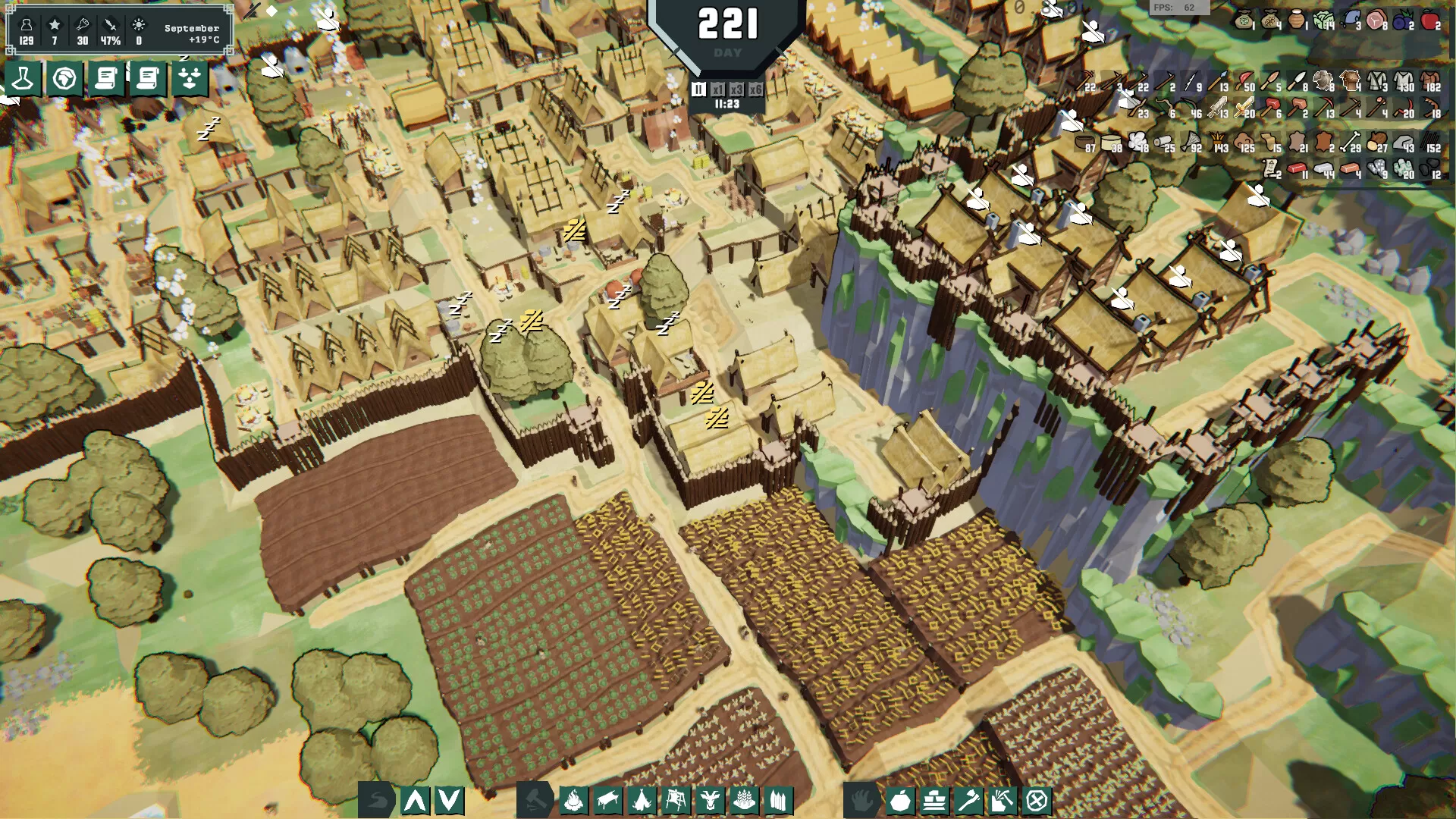Collapse the toolbar using the down arrow
Image resolution: width=1456 pixels, height=819 pixels.
click(450, 799)
